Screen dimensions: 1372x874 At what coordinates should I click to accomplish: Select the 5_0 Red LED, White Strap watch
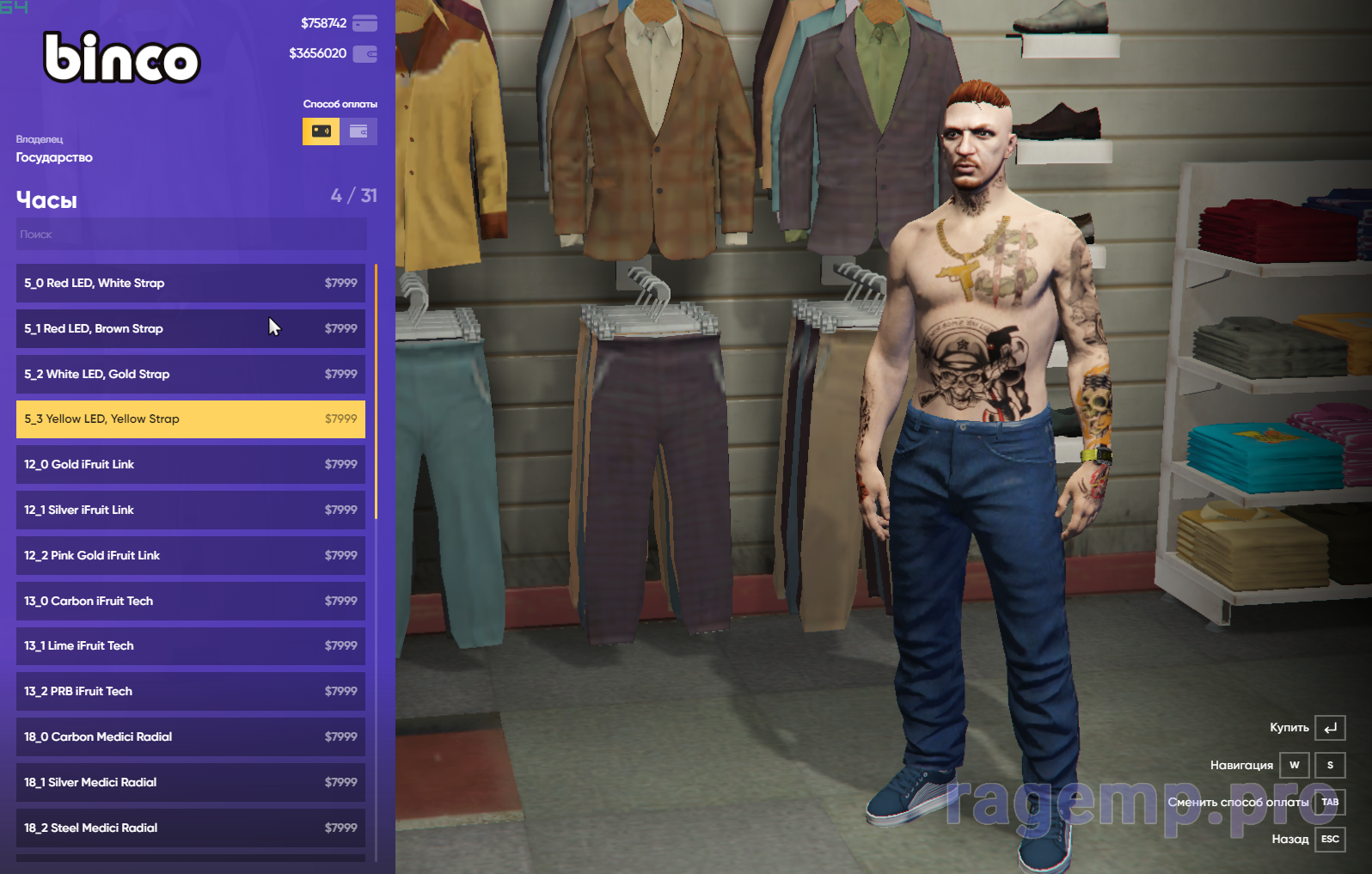coord(190,283)
